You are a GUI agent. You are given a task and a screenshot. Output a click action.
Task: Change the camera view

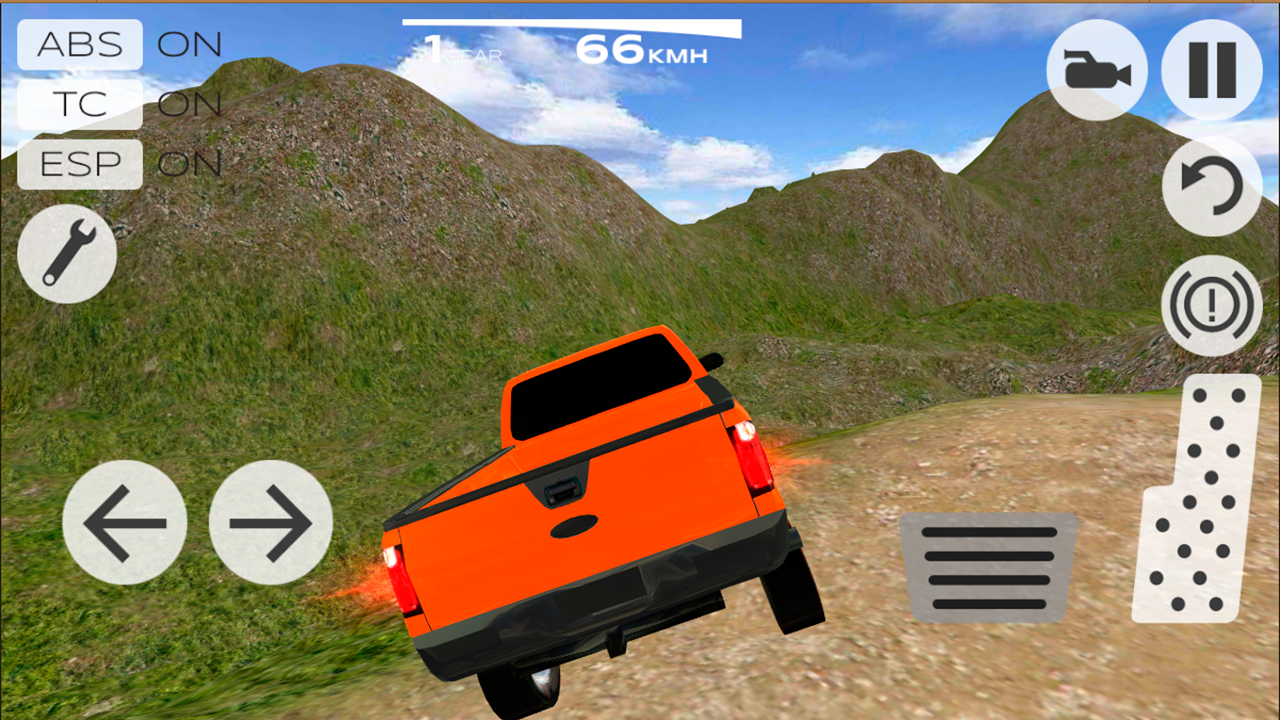coord(1097,70)
